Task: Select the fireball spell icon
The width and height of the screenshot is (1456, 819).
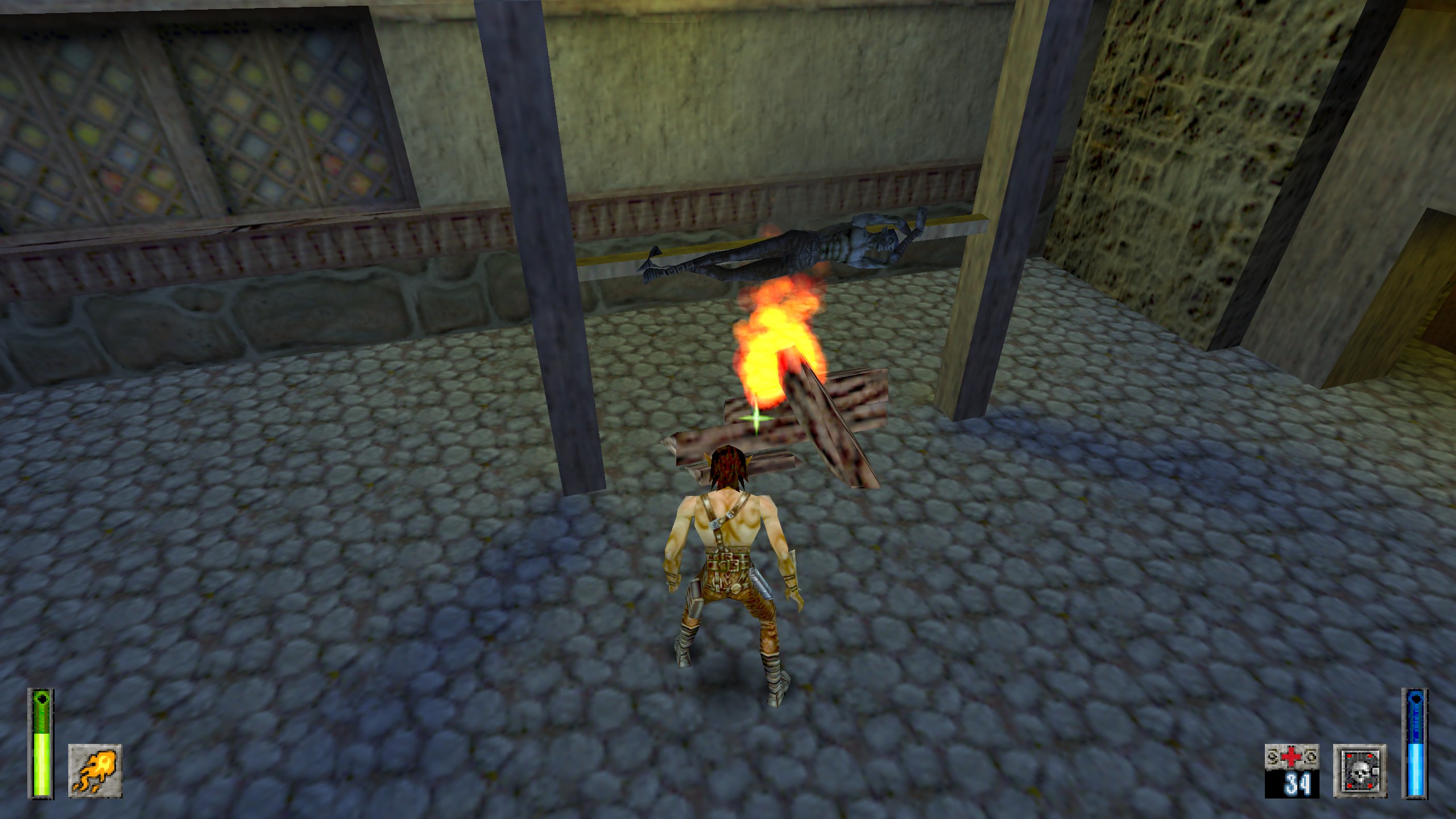Action: pyautogui.click(x=95, y=771)
